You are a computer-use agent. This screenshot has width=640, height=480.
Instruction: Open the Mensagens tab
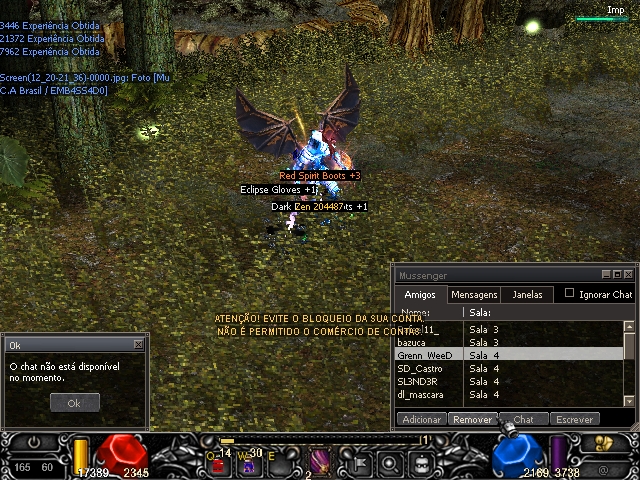click(x=474, y=295)
